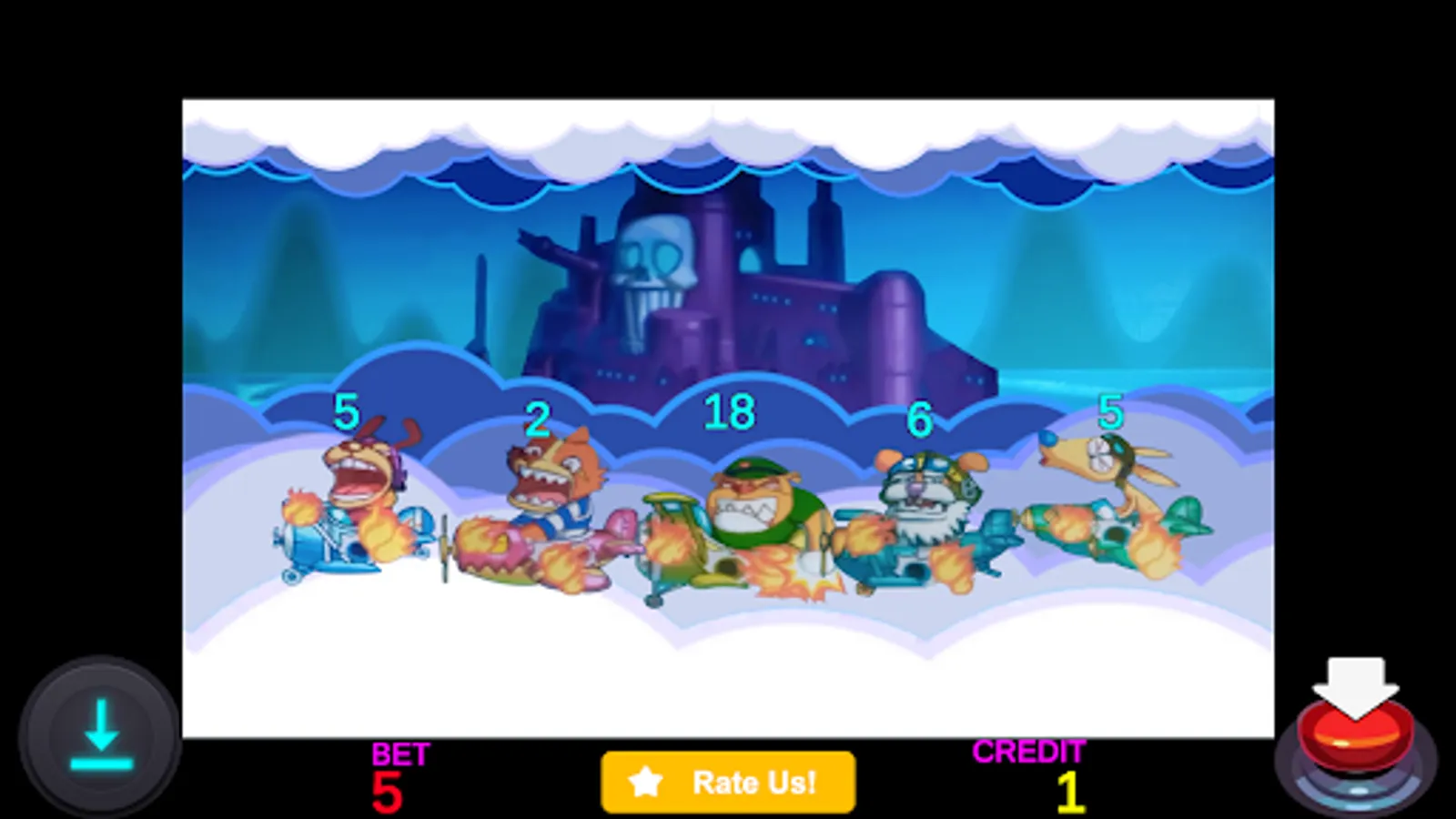This screenshot has width=1456, height=819.
Task: Click the CREDIT label text
Action: [1029, 752]
